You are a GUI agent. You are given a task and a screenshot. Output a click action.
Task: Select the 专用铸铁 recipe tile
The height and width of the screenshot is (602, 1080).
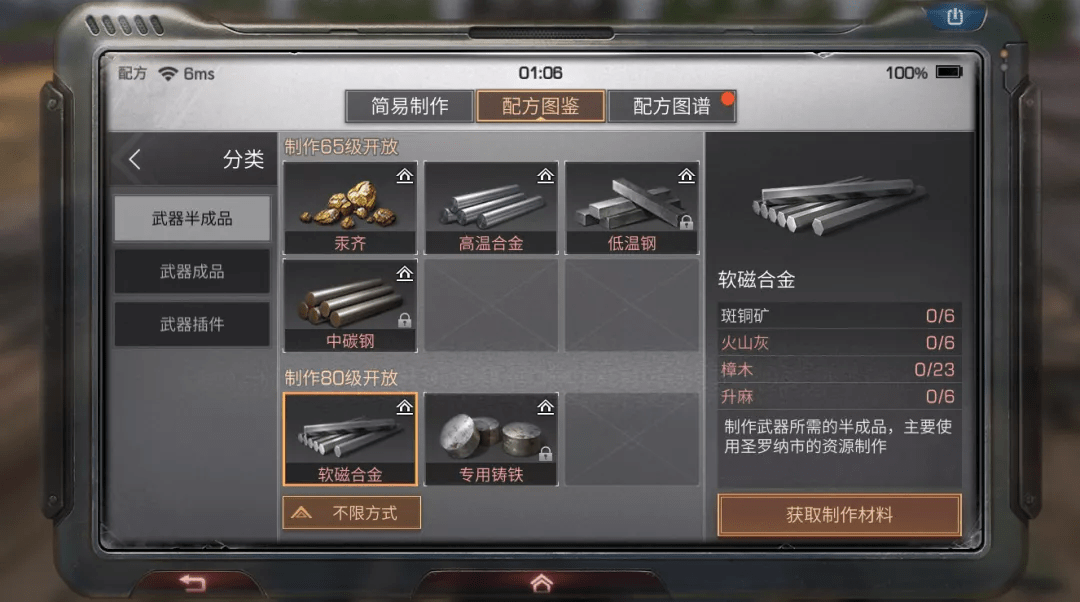tap(491, 438)
